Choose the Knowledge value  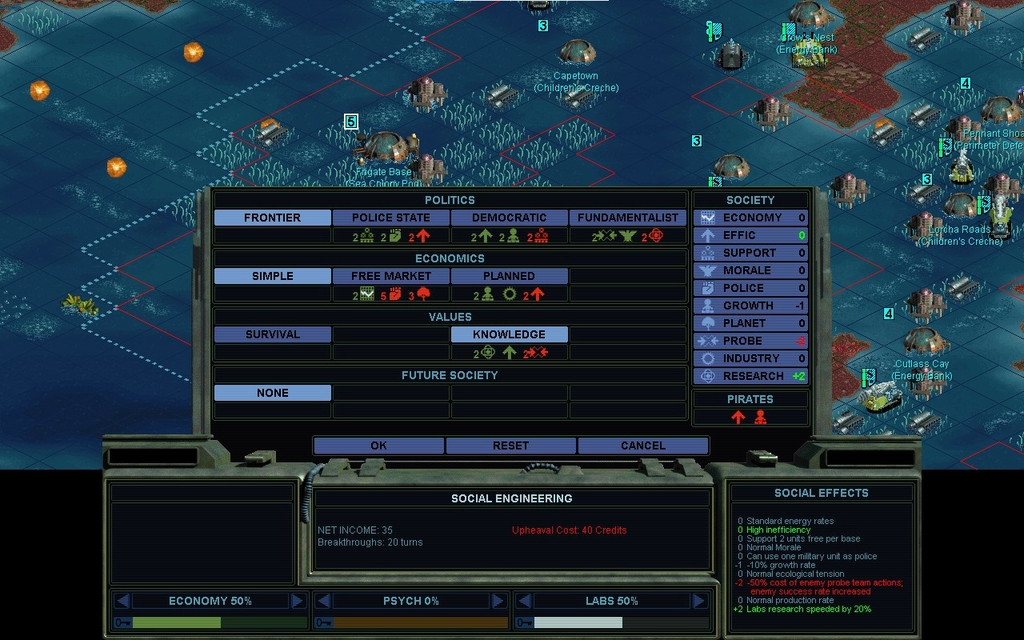509,335
